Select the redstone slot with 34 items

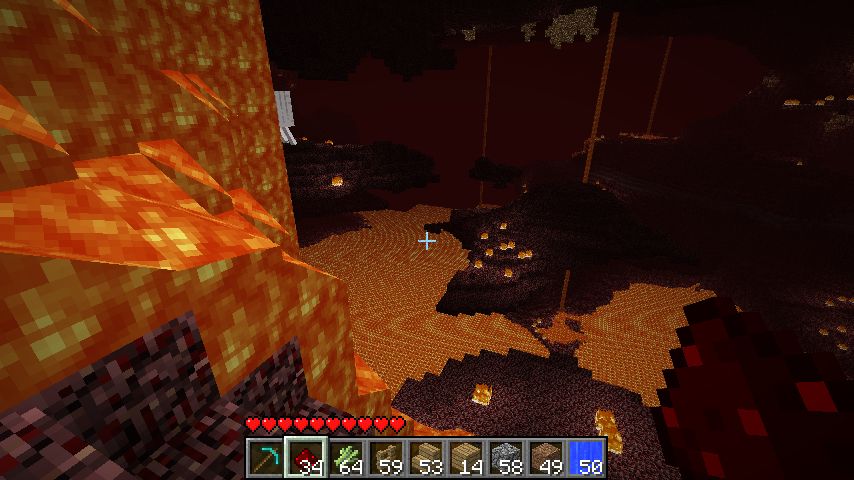click(306, 457)
